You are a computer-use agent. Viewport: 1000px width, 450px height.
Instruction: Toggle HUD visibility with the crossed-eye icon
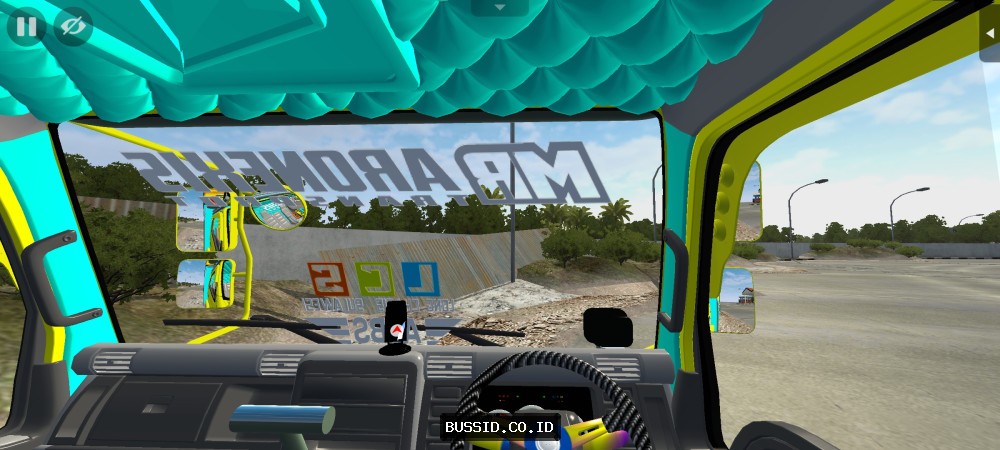71,26
